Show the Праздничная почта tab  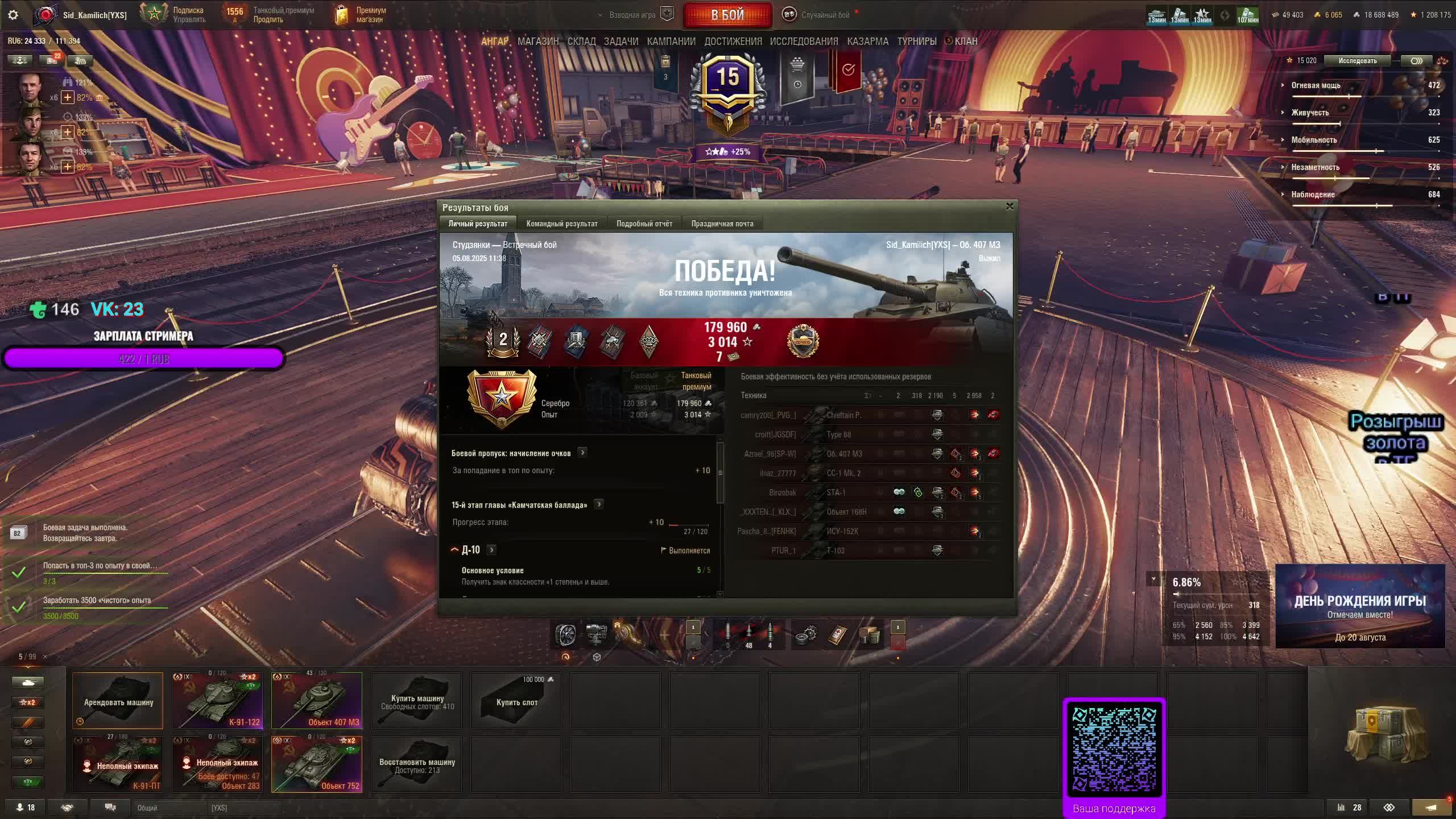tap(722, 224)
